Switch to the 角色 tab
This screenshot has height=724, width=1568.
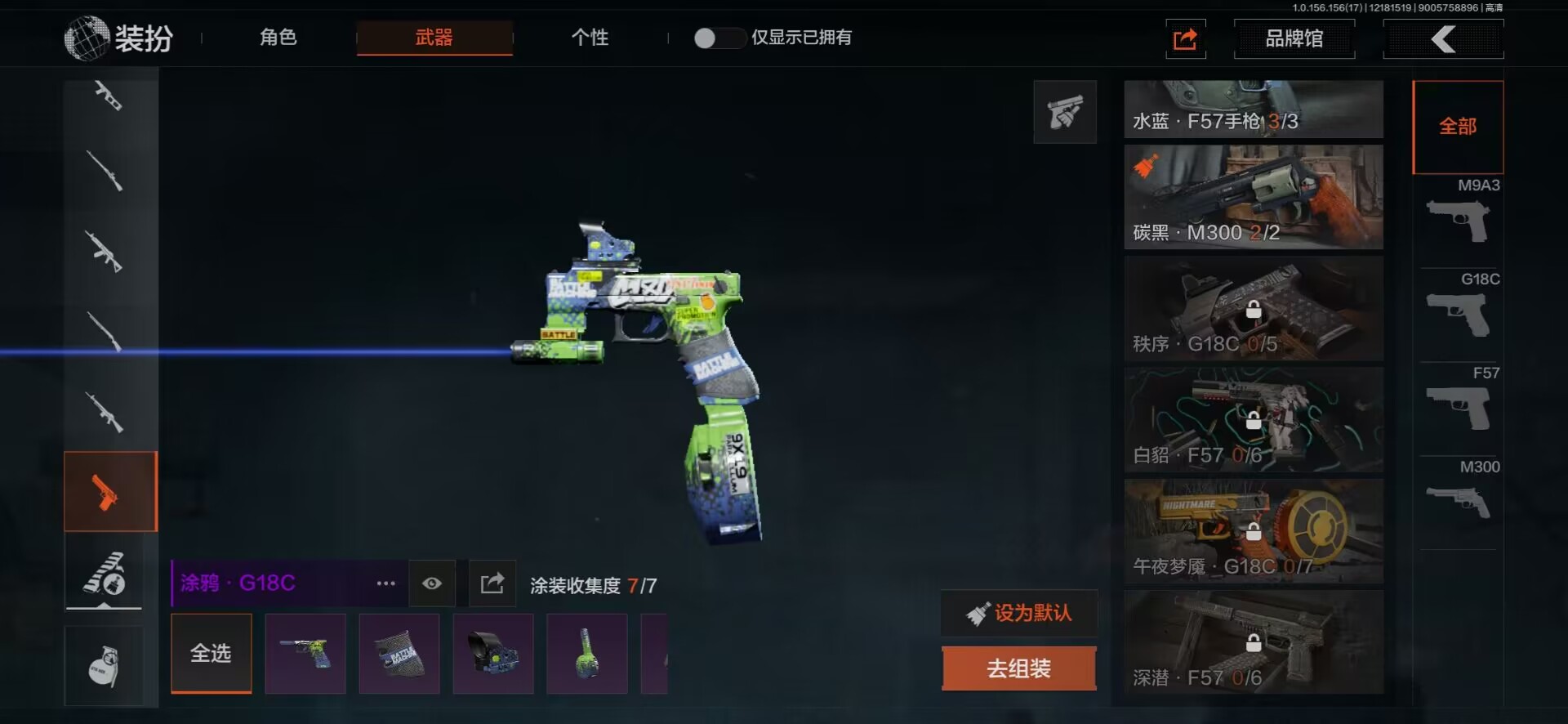pos(278,38)
